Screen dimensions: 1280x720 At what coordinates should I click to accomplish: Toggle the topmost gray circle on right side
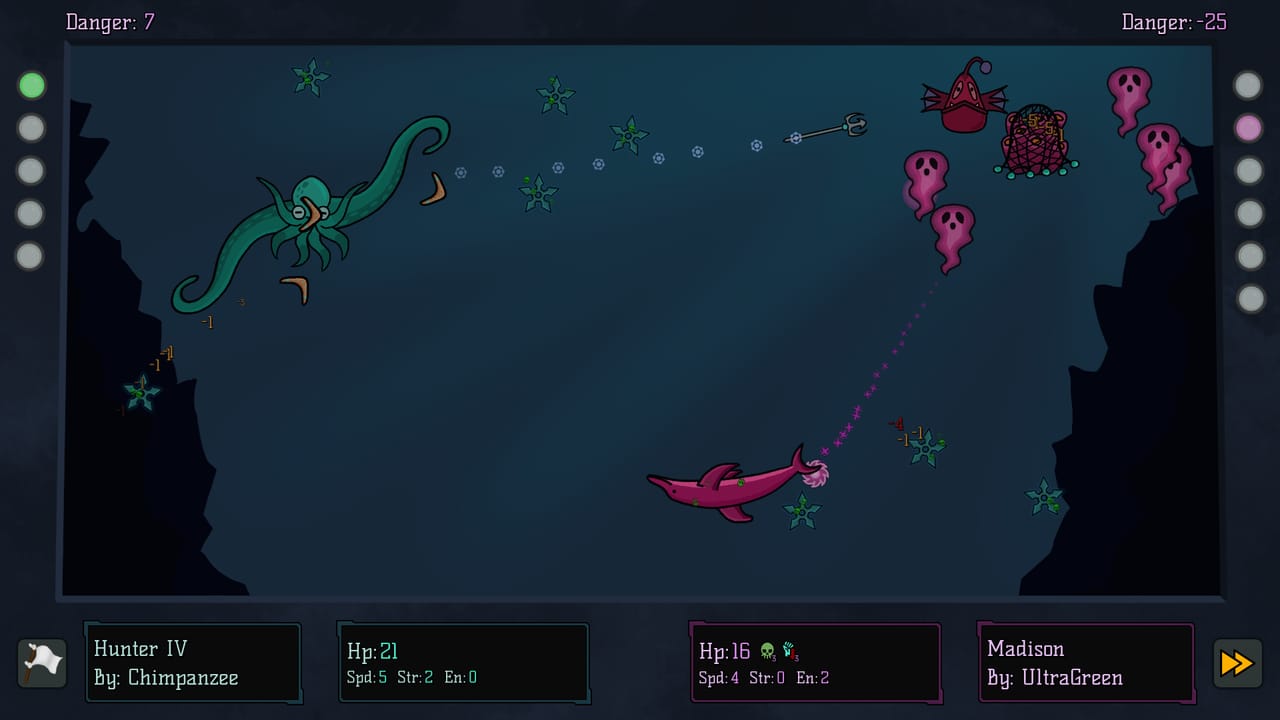click(1249, 85)
